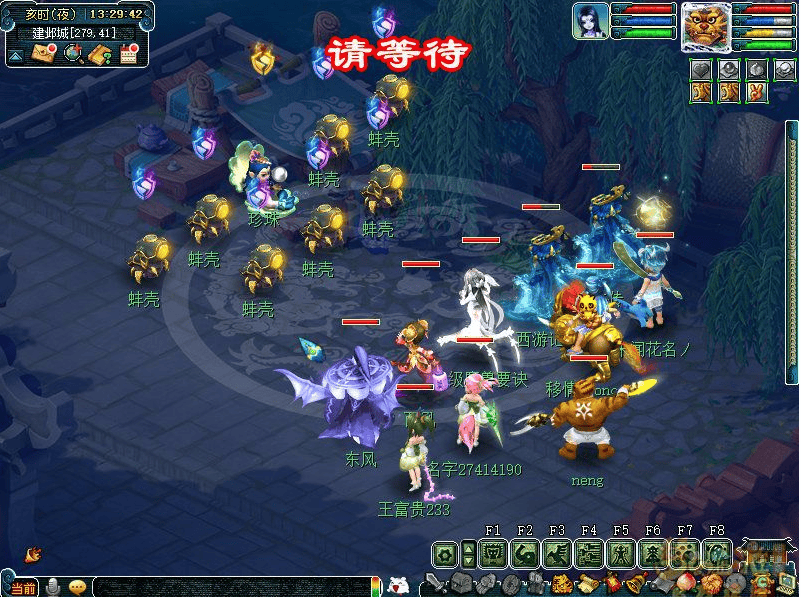Open the scroll guide with question mark
This screenshot has height=597, width=801.
(99, 54)
